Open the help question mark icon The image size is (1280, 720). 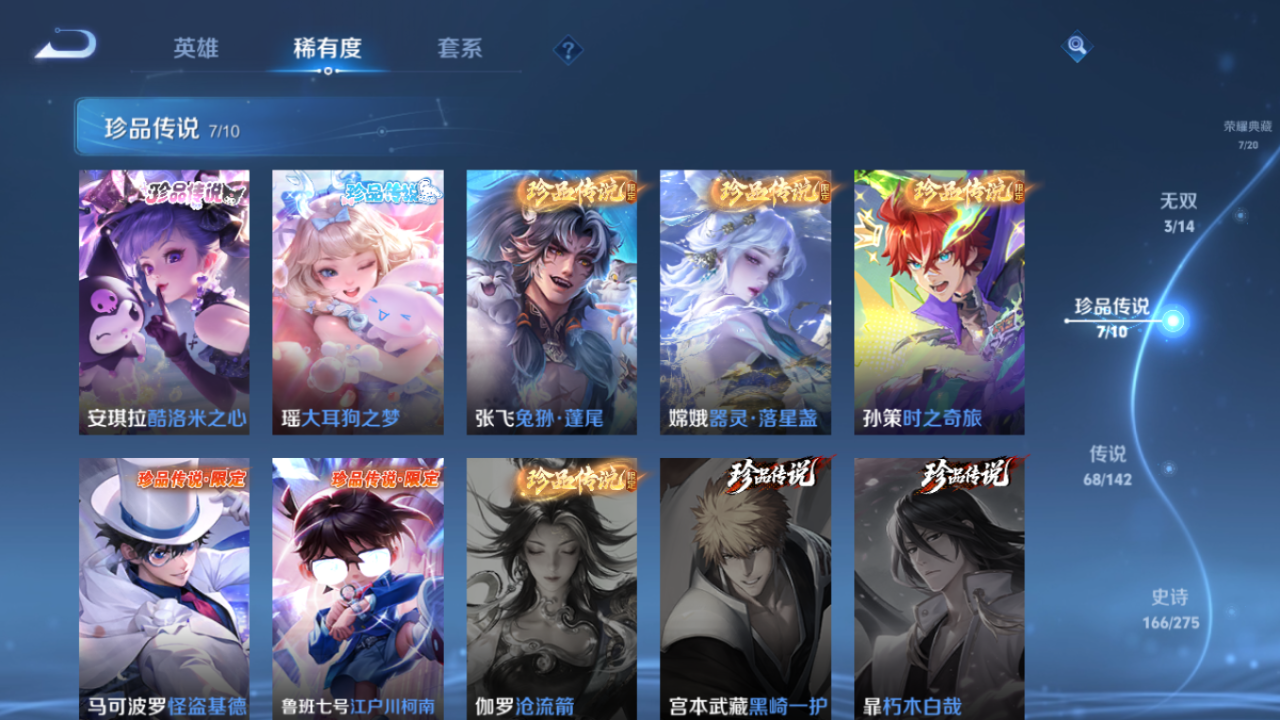(568, 48)
